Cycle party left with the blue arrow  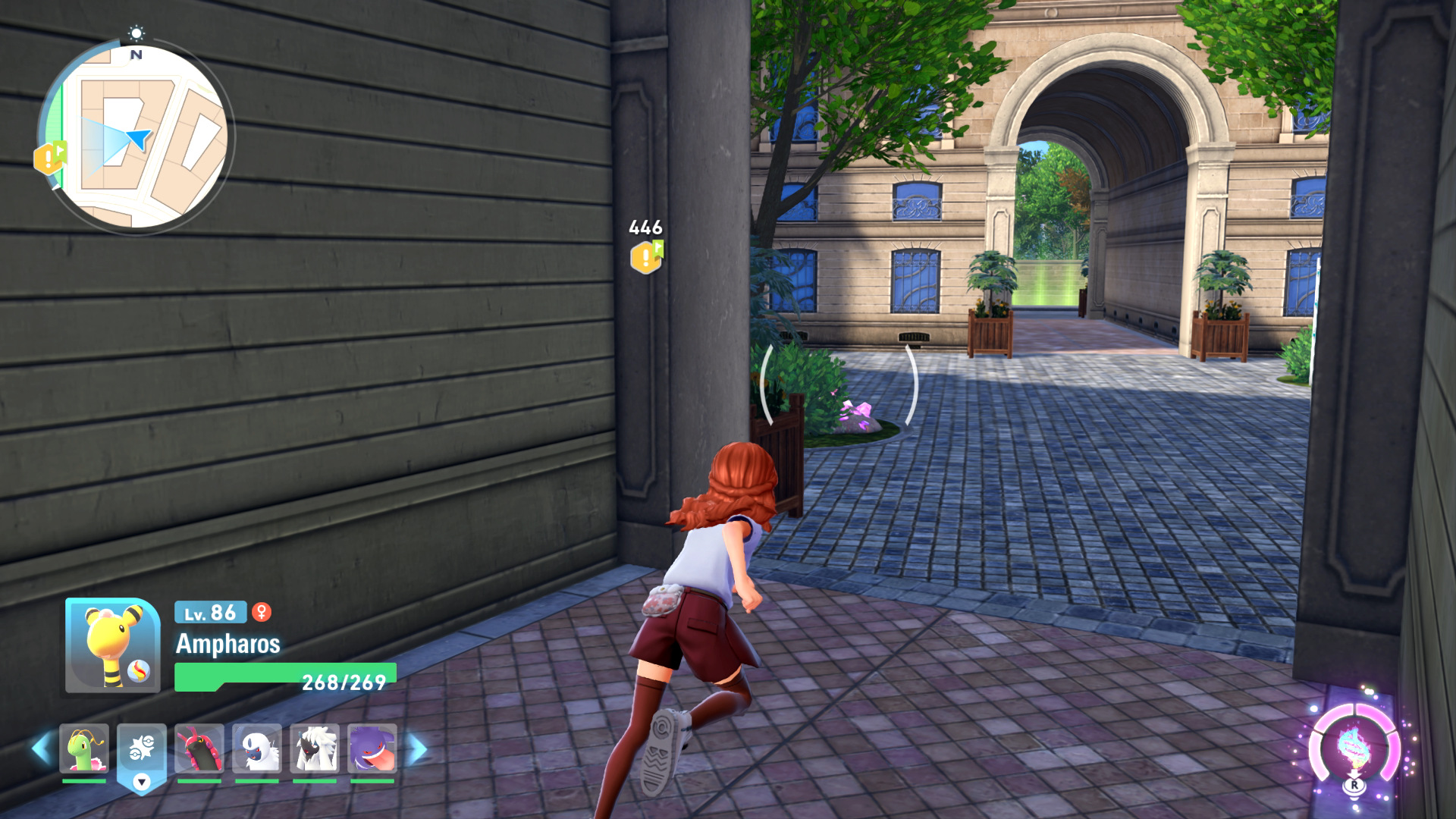pyautogui.click(x=41, y=748)
